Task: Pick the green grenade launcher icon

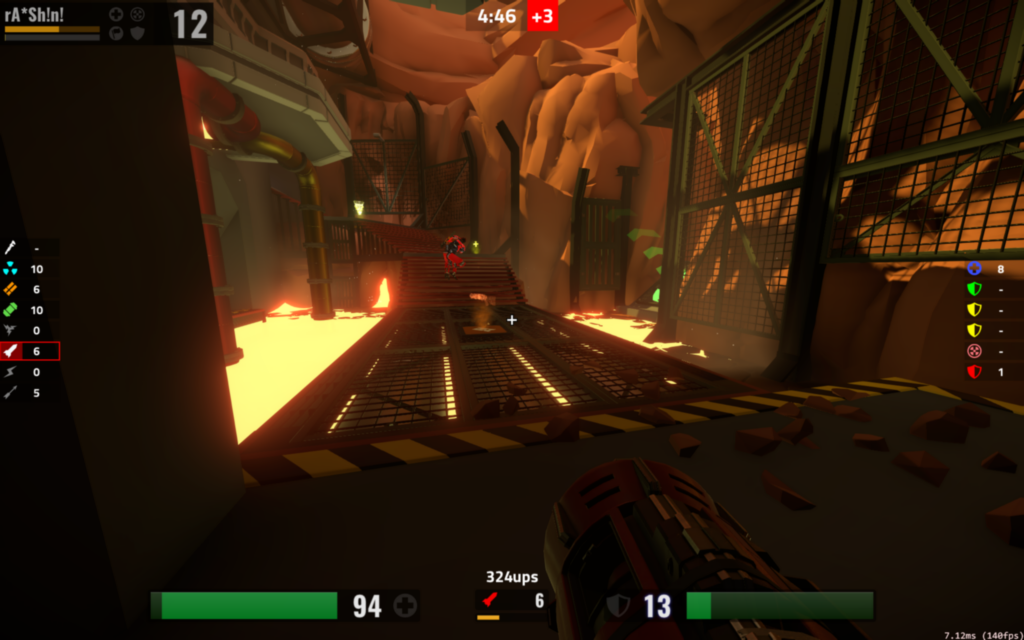Action: pyautogui.click(x=10, y=310)
